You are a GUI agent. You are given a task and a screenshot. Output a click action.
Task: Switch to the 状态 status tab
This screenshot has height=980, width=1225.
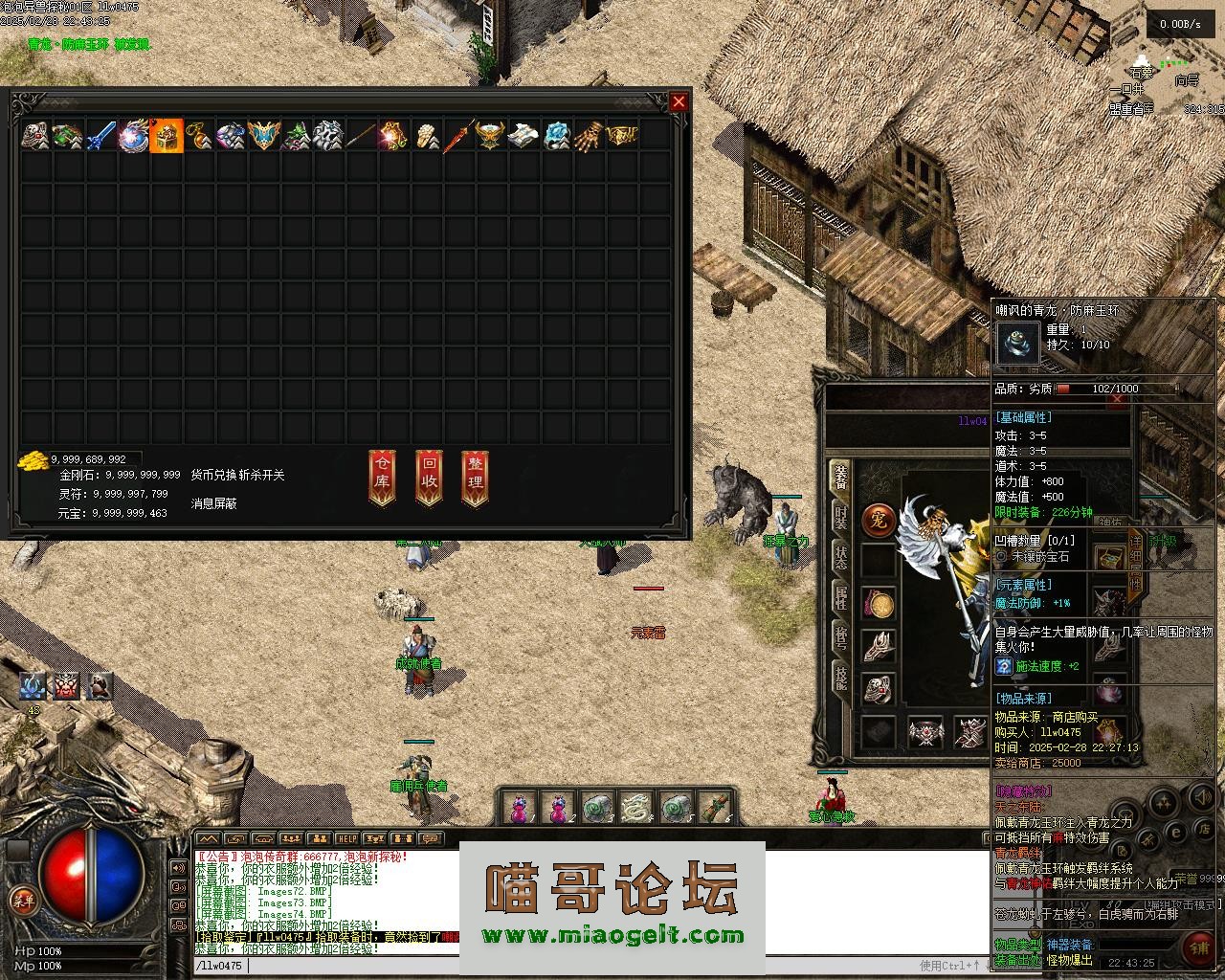[839, 559]
